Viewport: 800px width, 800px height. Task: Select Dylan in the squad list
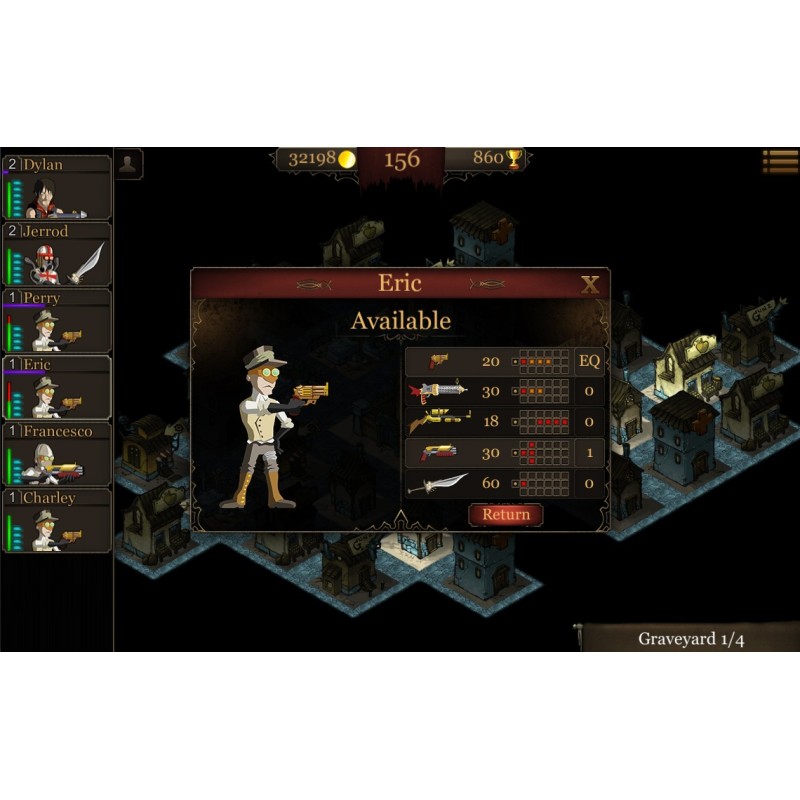57,187
